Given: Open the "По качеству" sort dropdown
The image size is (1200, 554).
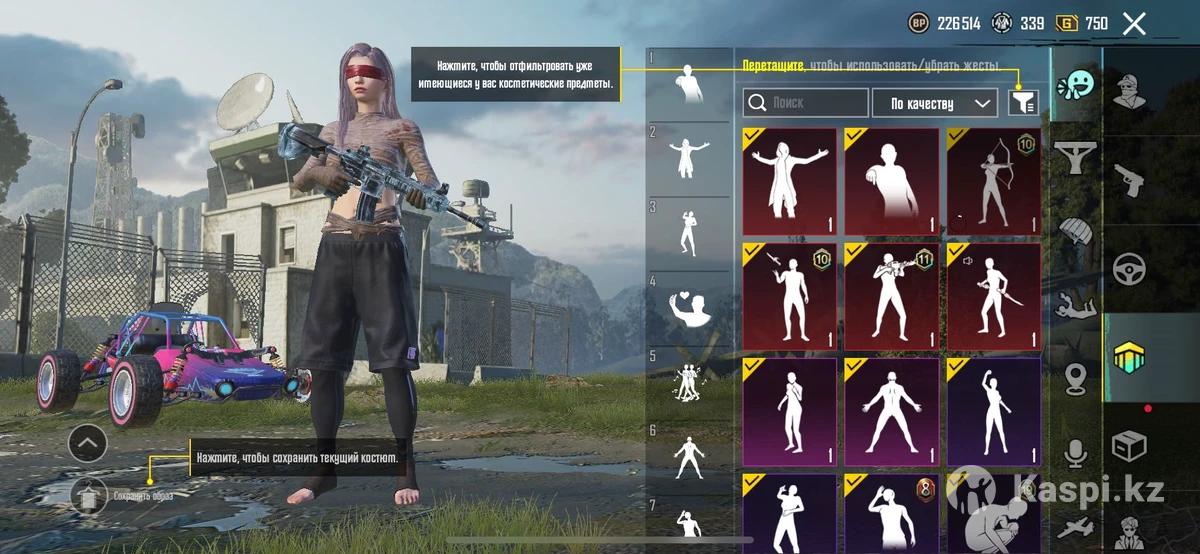Looking at the screenshot, I should [935, 102].
